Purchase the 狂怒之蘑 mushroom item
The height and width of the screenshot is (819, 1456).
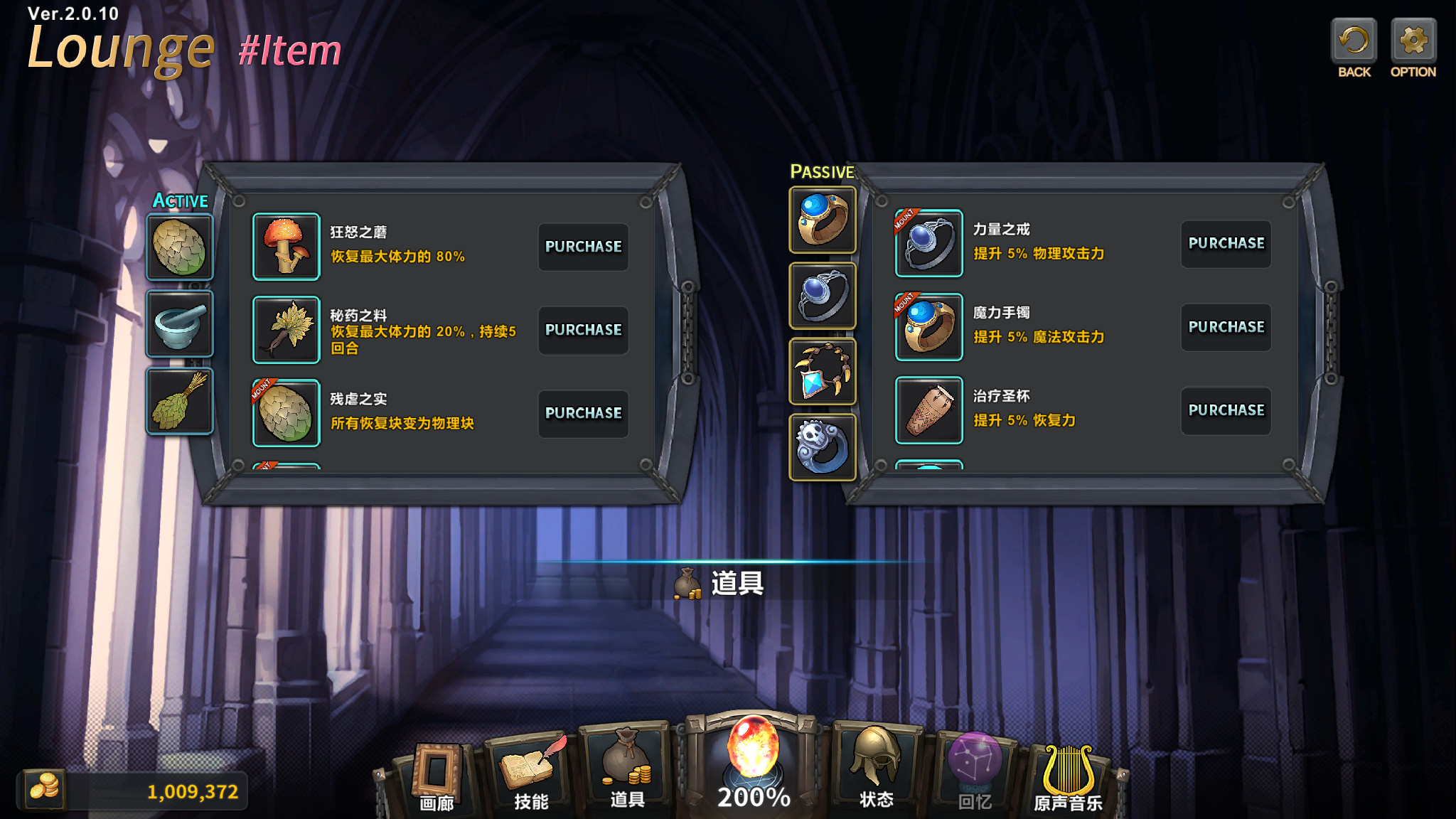[x=583, y=247]
